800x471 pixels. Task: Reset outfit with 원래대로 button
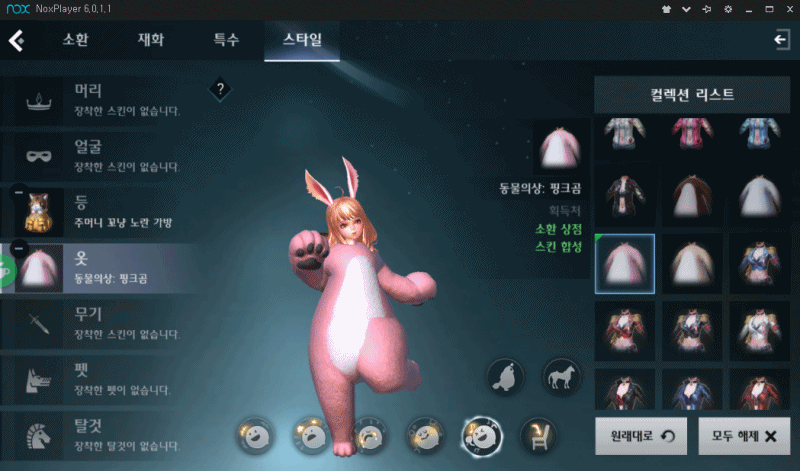pos(638,436)
